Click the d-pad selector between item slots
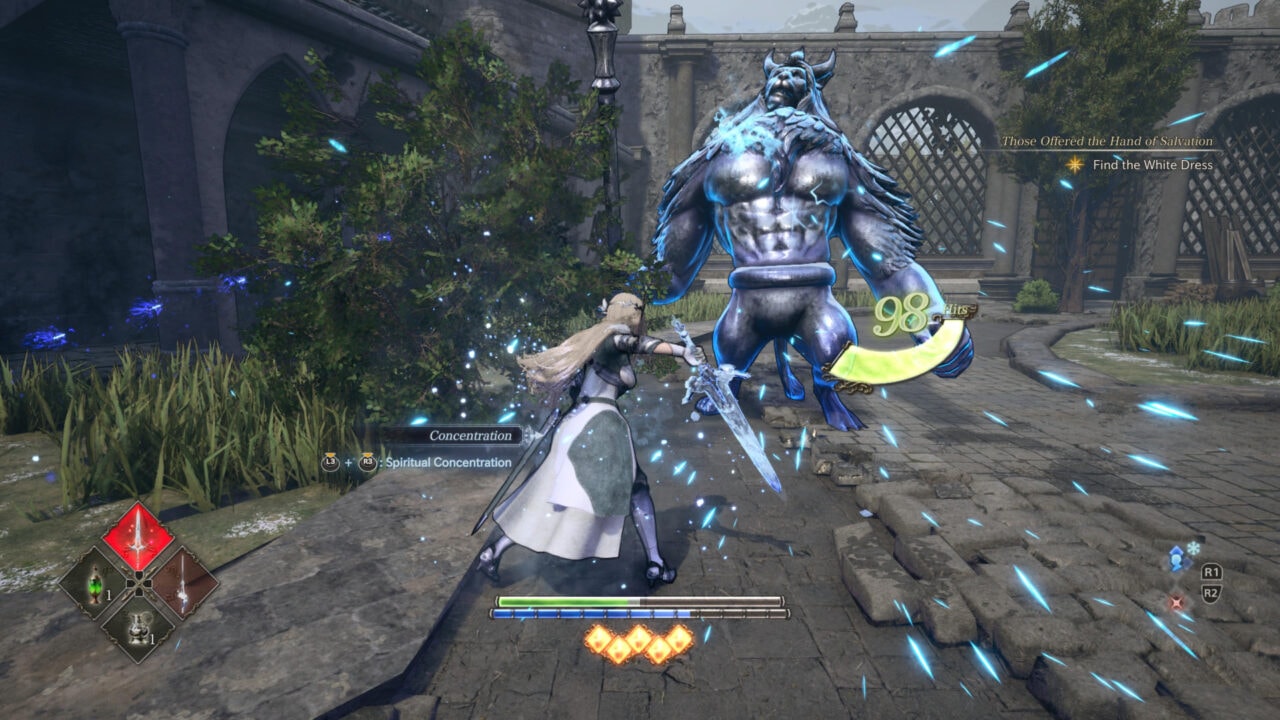 click(x=139, y=584)
